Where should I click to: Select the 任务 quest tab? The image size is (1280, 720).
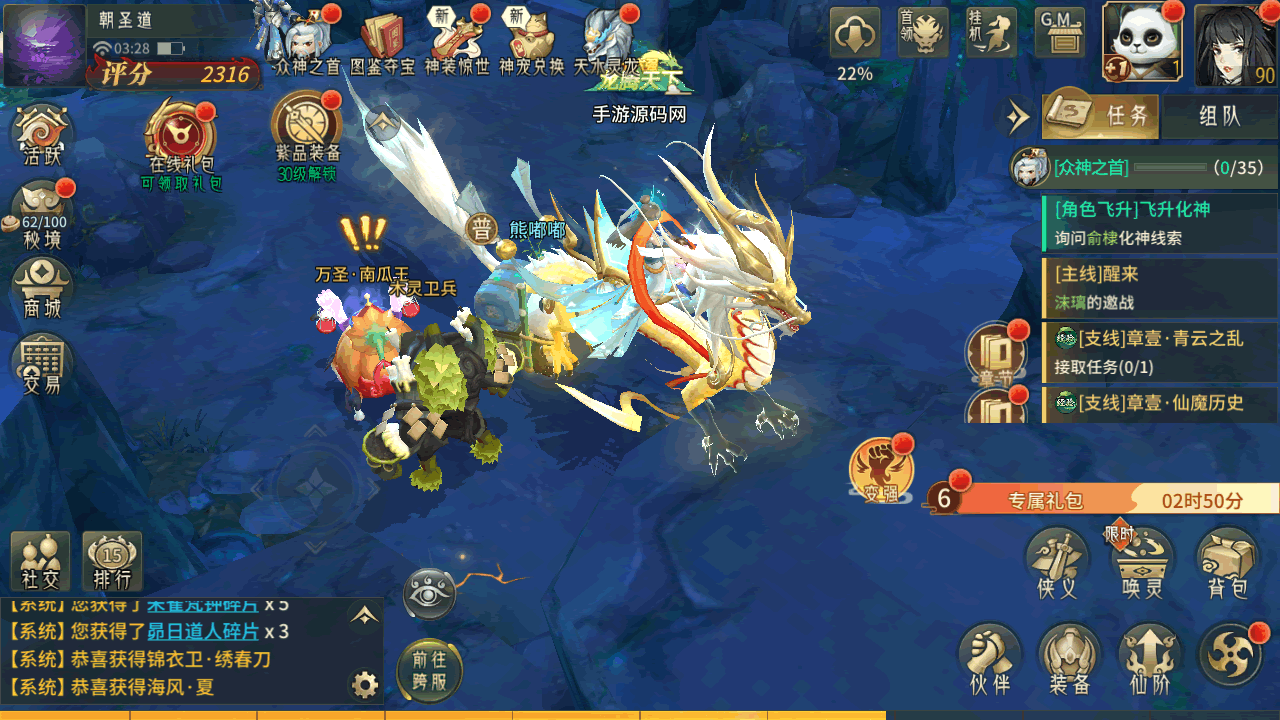[x=1102, y=116]
